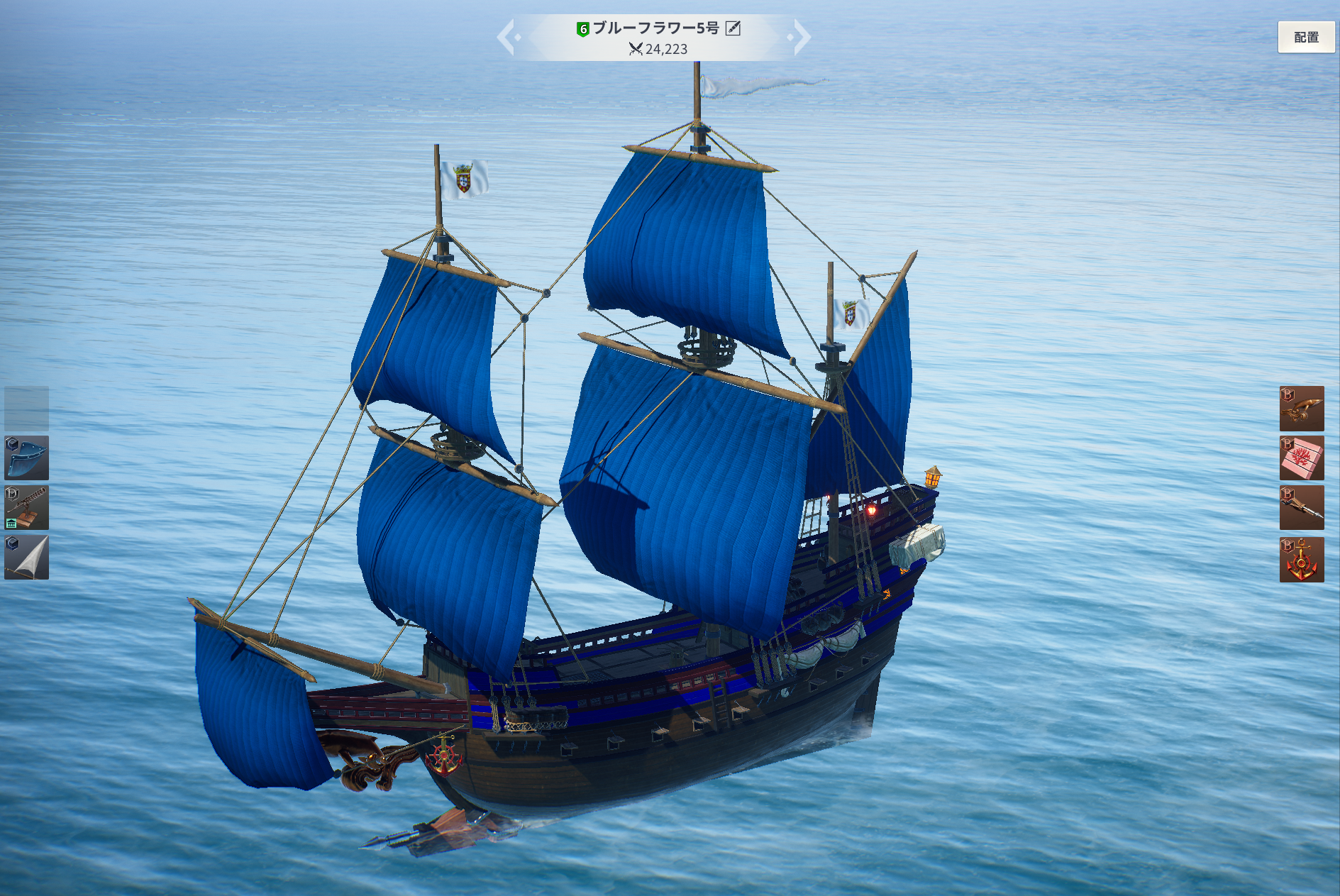
Task: Select the bronze squid figurehead slot
Action: (x=1301, y=409)
